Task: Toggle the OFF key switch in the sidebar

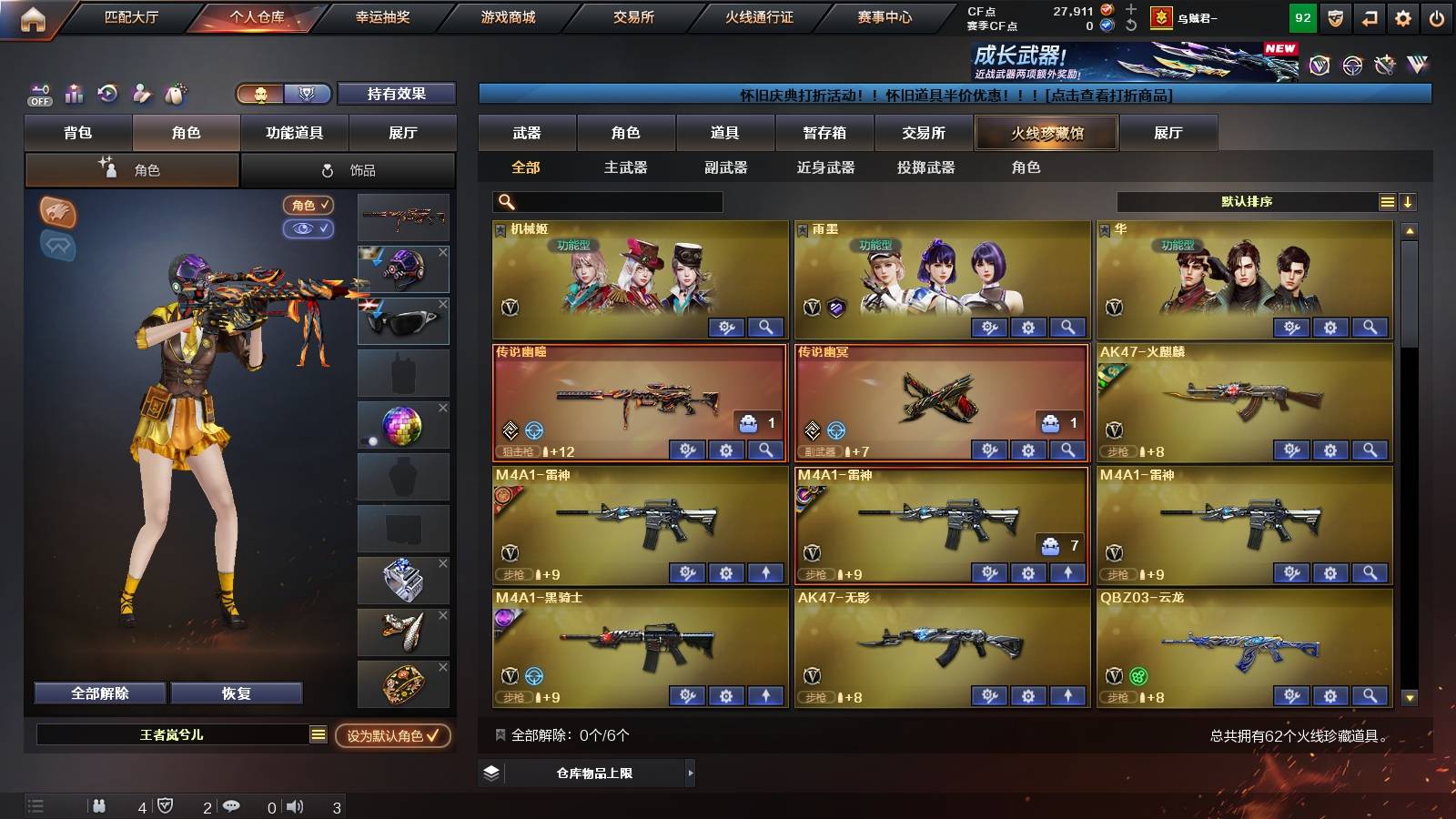Action: (38, 93)
